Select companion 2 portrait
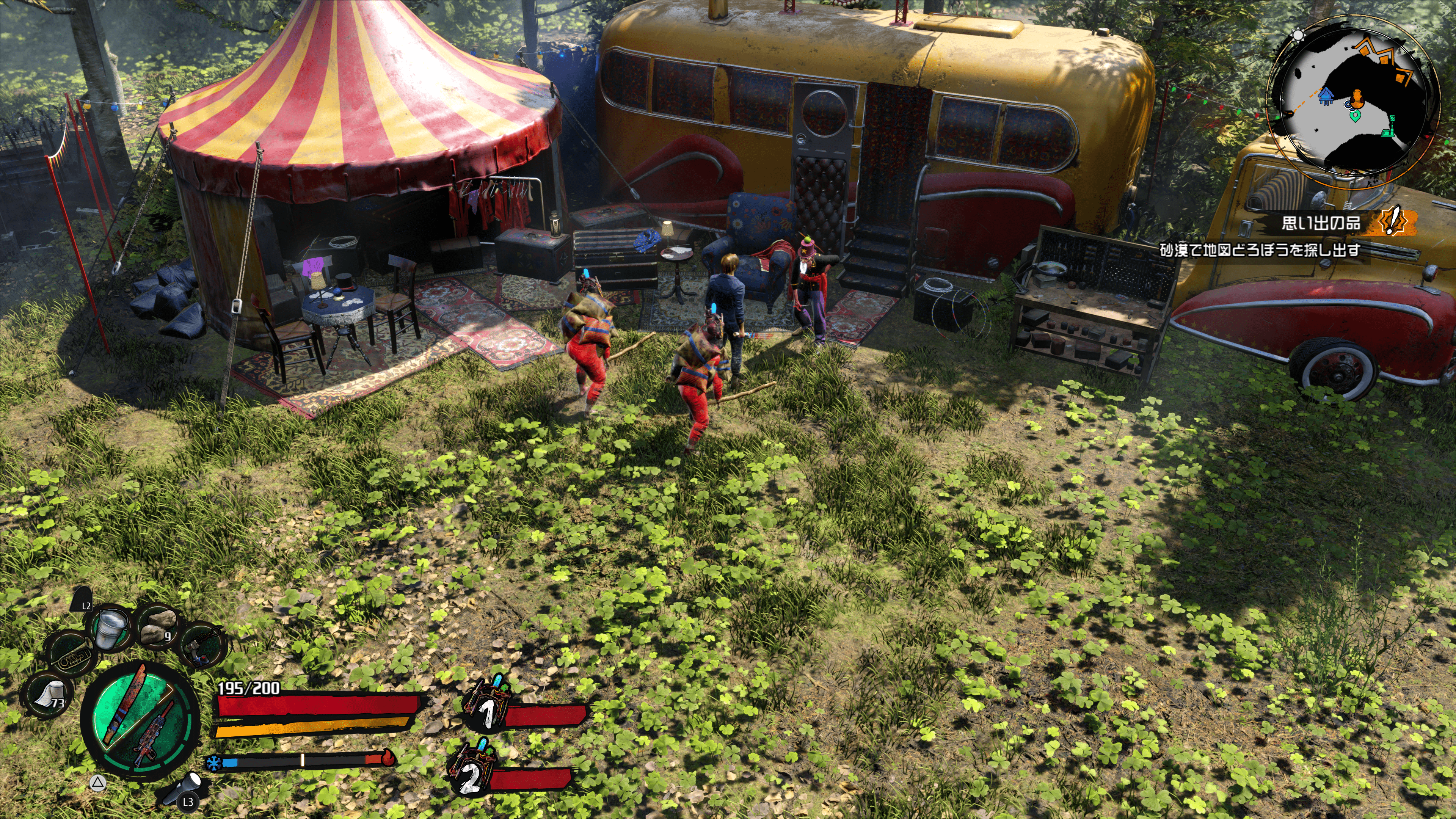 [471, 767]
